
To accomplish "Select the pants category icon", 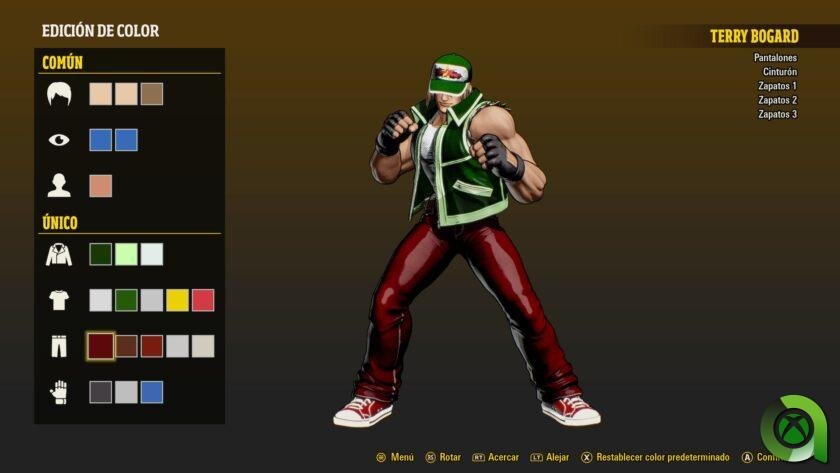I will click(x=59, y=346).
